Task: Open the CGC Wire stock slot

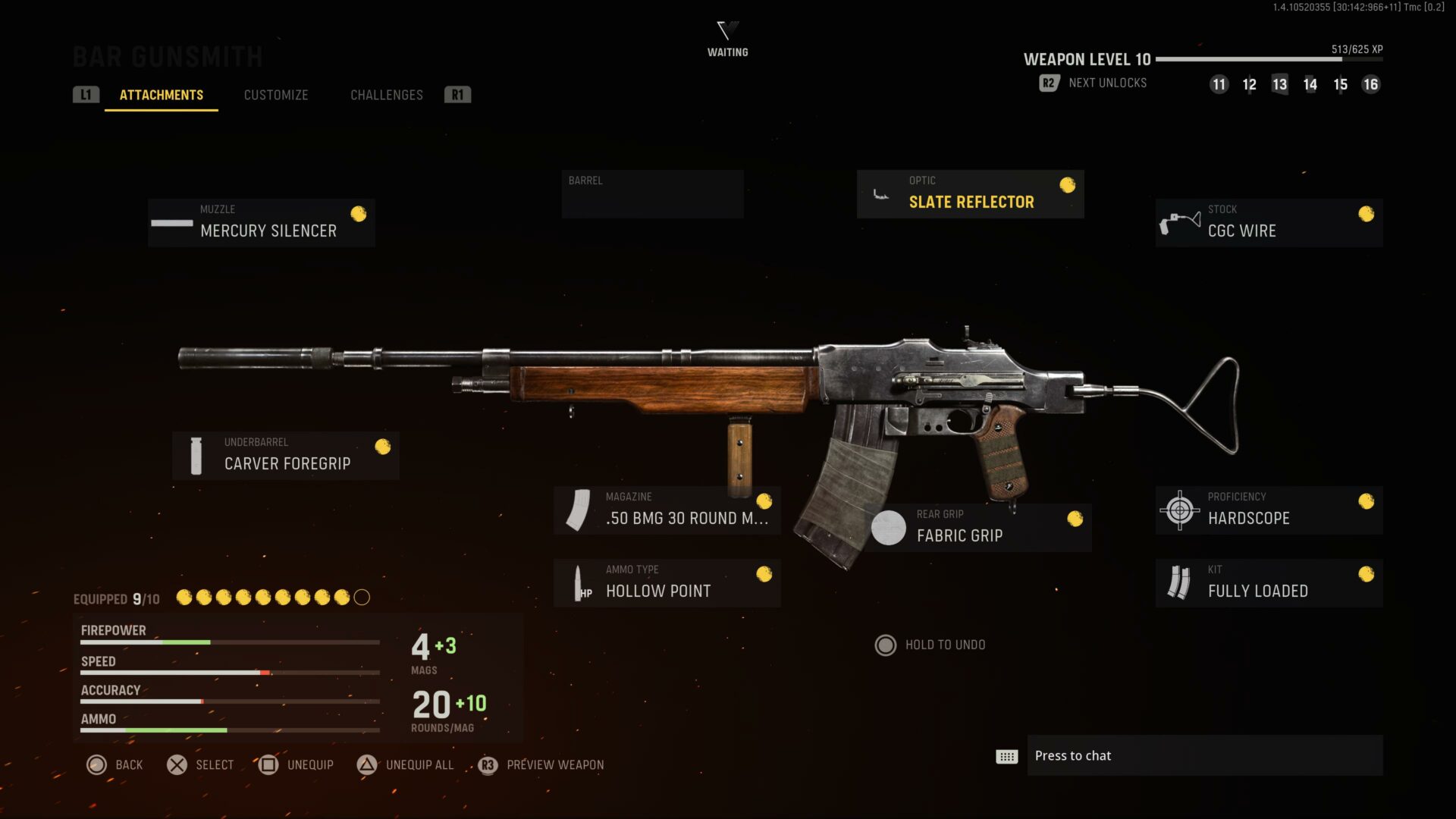Action: click(1269, 223)
